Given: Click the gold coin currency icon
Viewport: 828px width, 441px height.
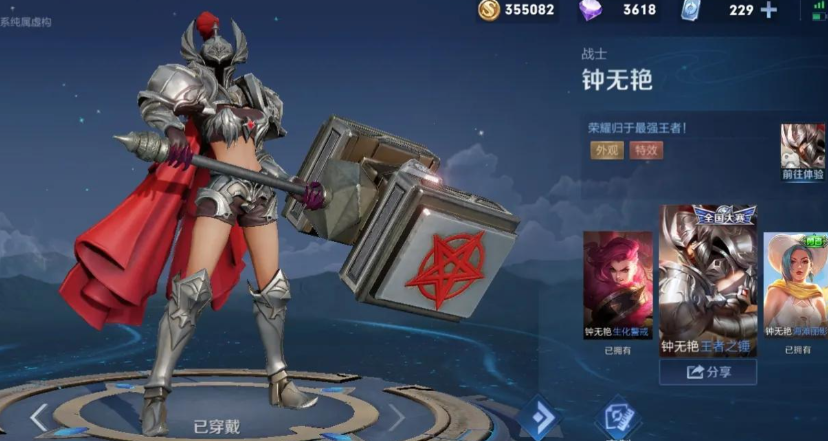Looking at the screenshot, I should click(489, 10).
